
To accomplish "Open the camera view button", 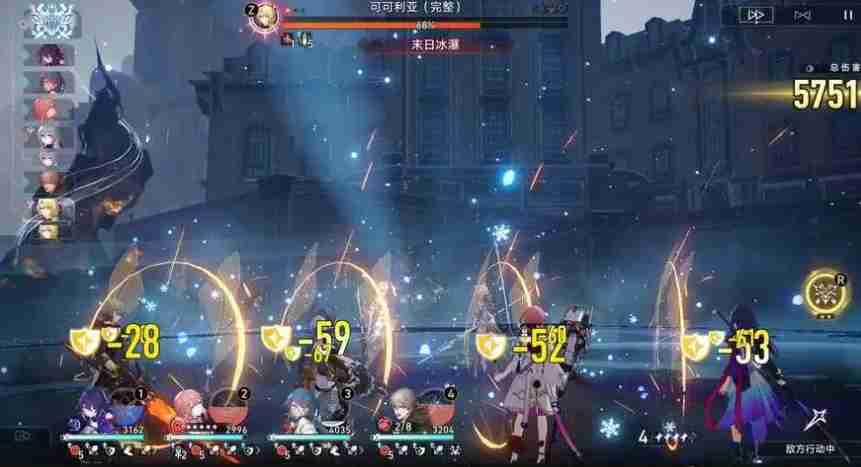I will tap(23, 436).
